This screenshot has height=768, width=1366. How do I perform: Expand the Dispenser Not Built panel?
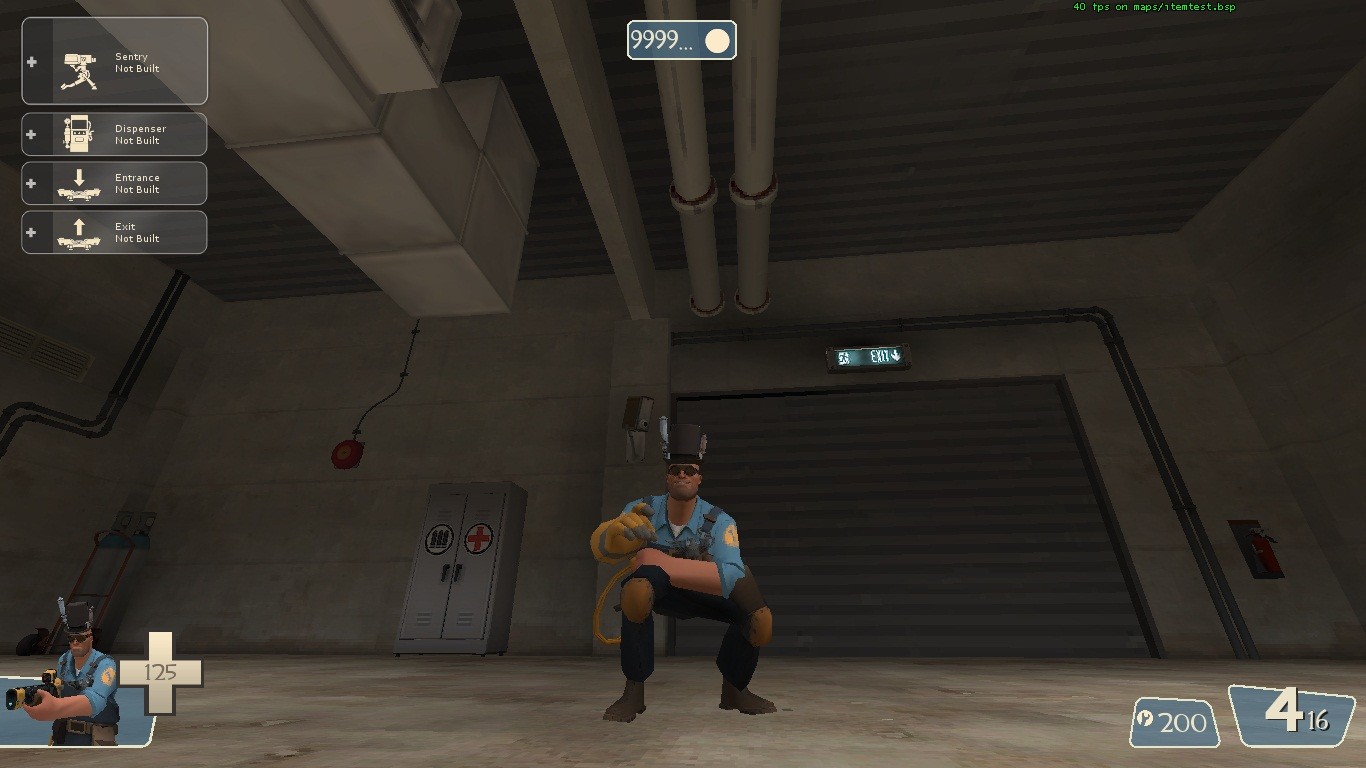pos(140,133)
